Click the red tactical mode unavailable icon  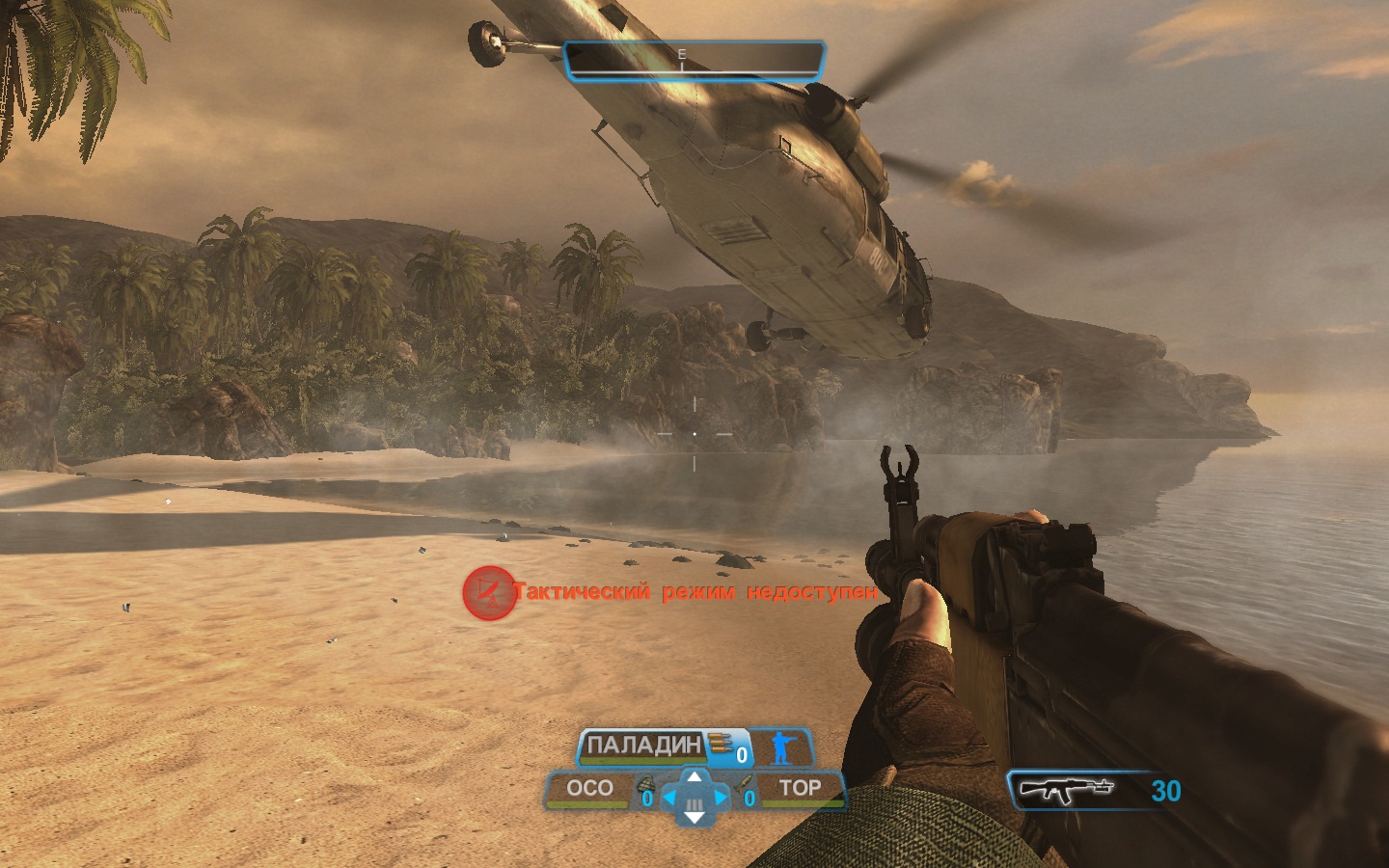489,592
